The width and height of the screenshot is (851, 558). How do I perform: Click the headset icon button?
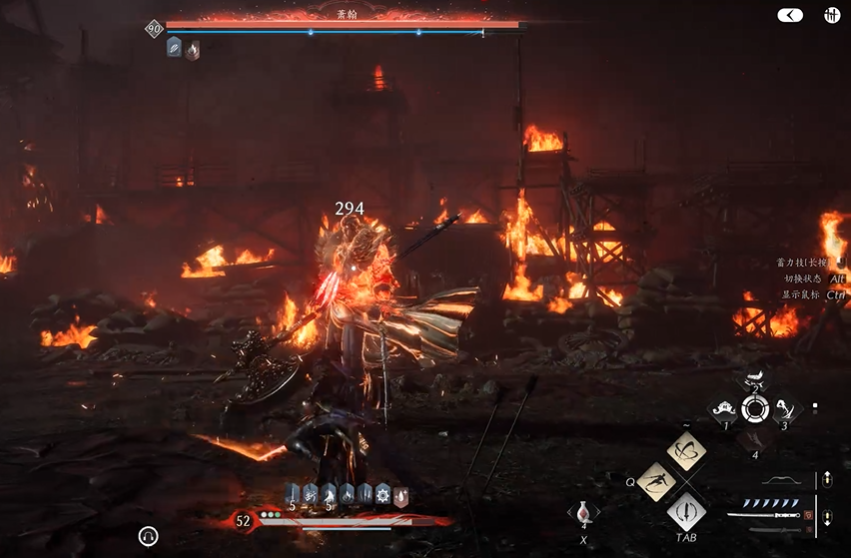[148, 537]
